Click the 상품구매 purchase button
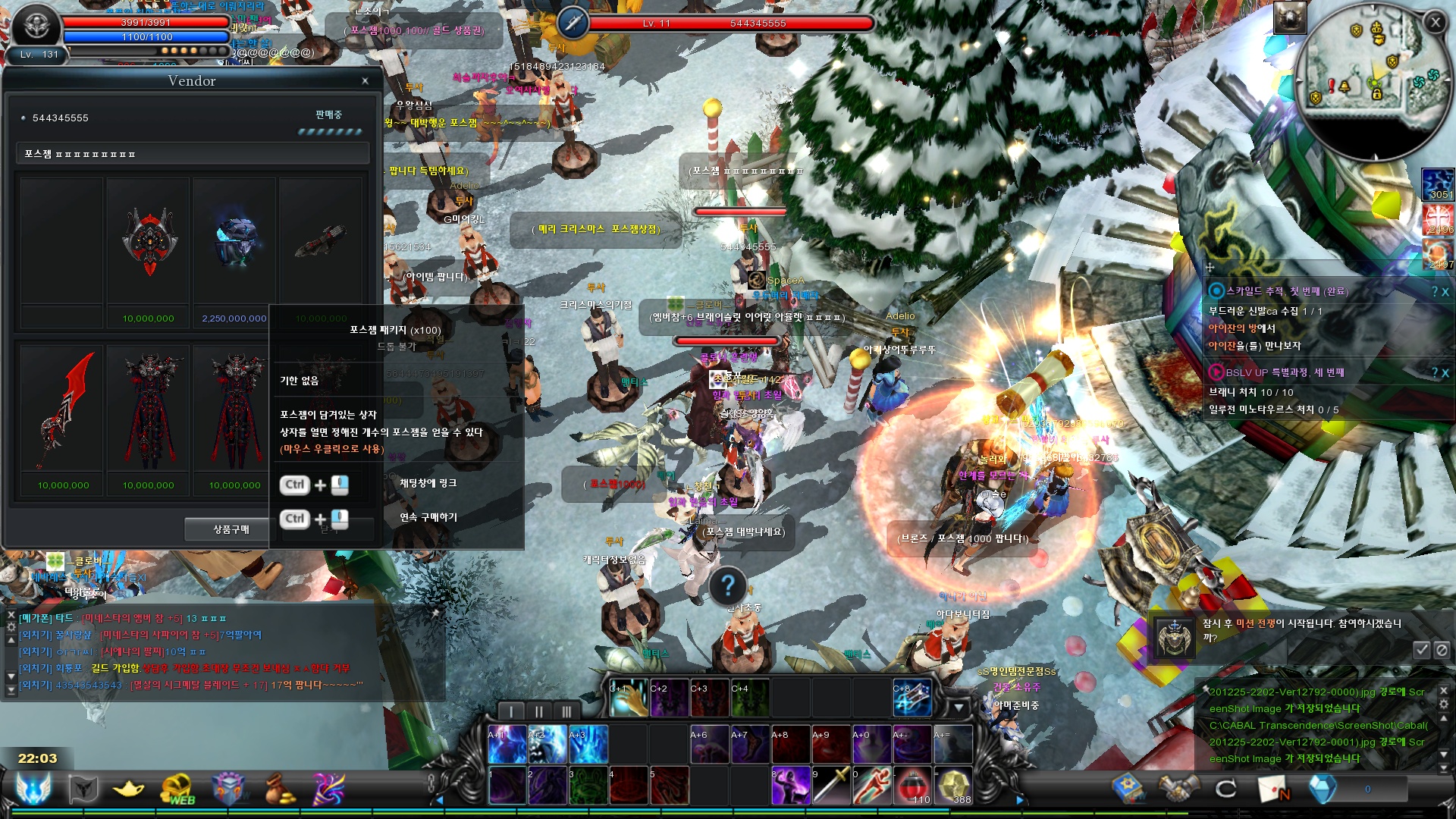 point(231,529)
